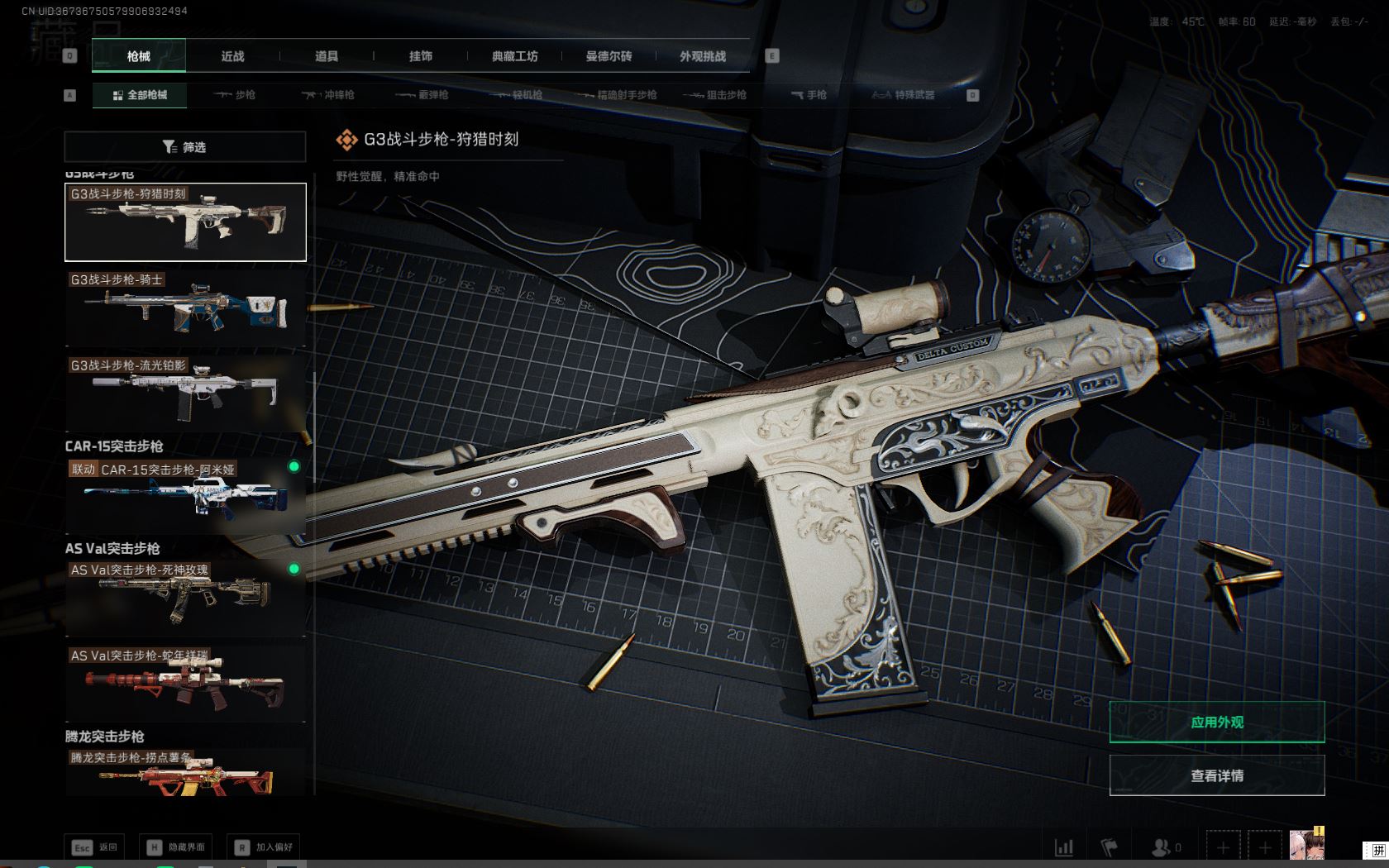Filter weapons by 步枪 category

pyautogui.click(x=235, y=95)
